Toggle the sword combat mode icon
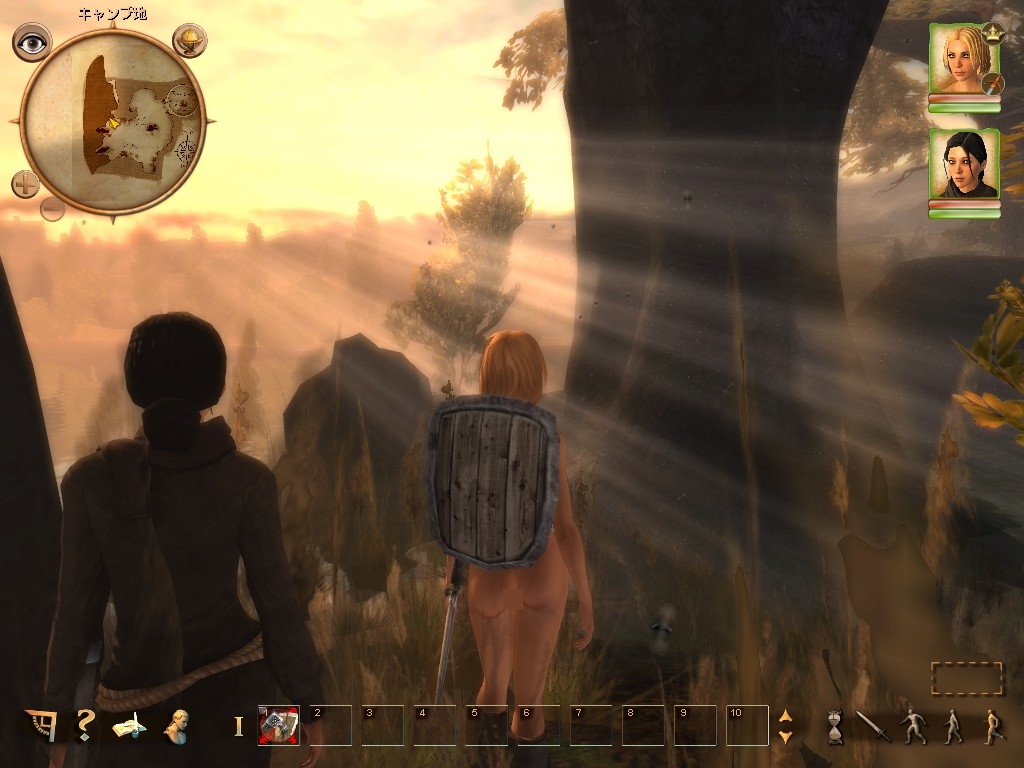 click(873, 726)
